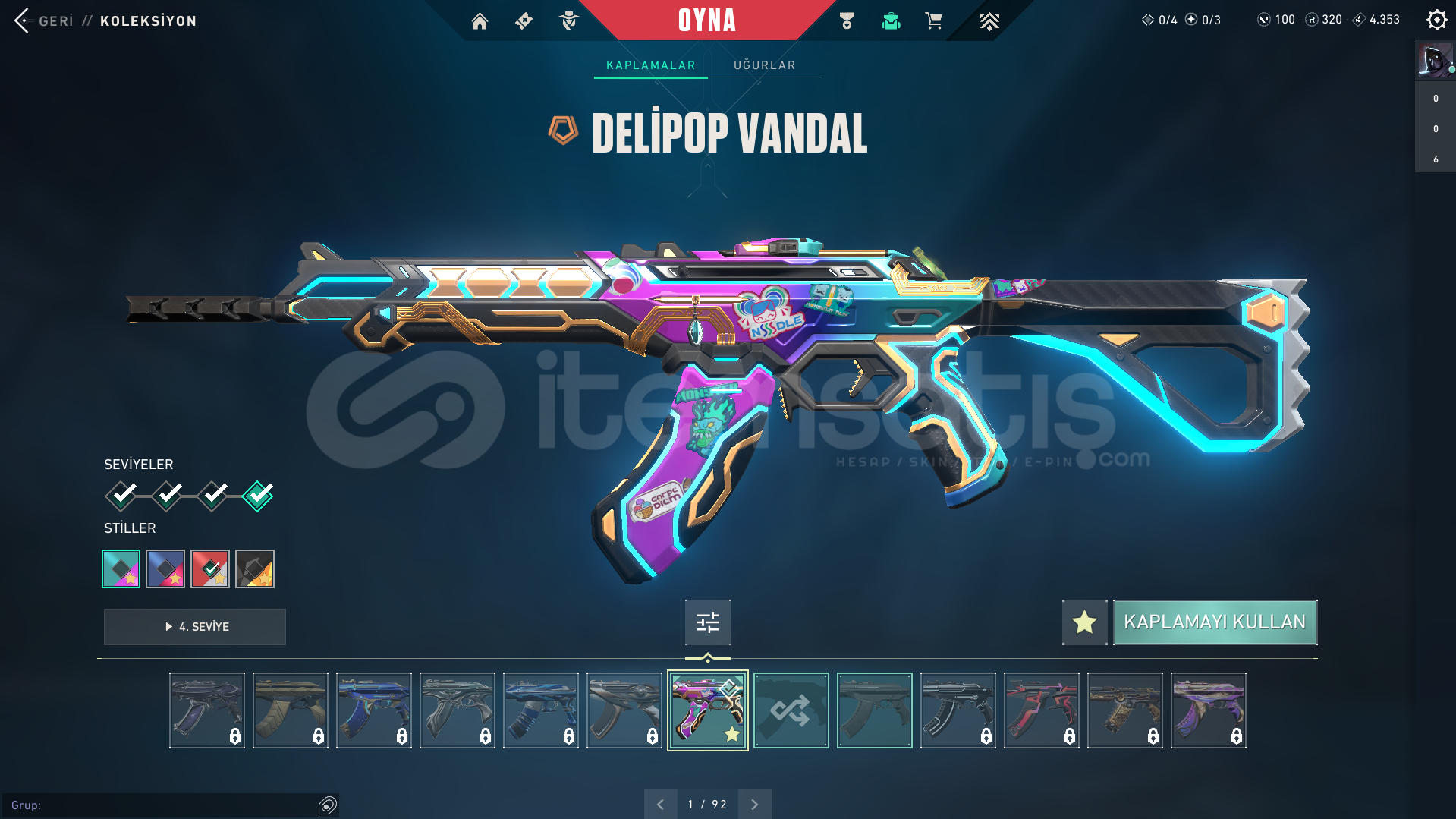Viewport: 1456px width, 819px height.
Task: Open the Collection backpack icon
Action: click(890, 21)
